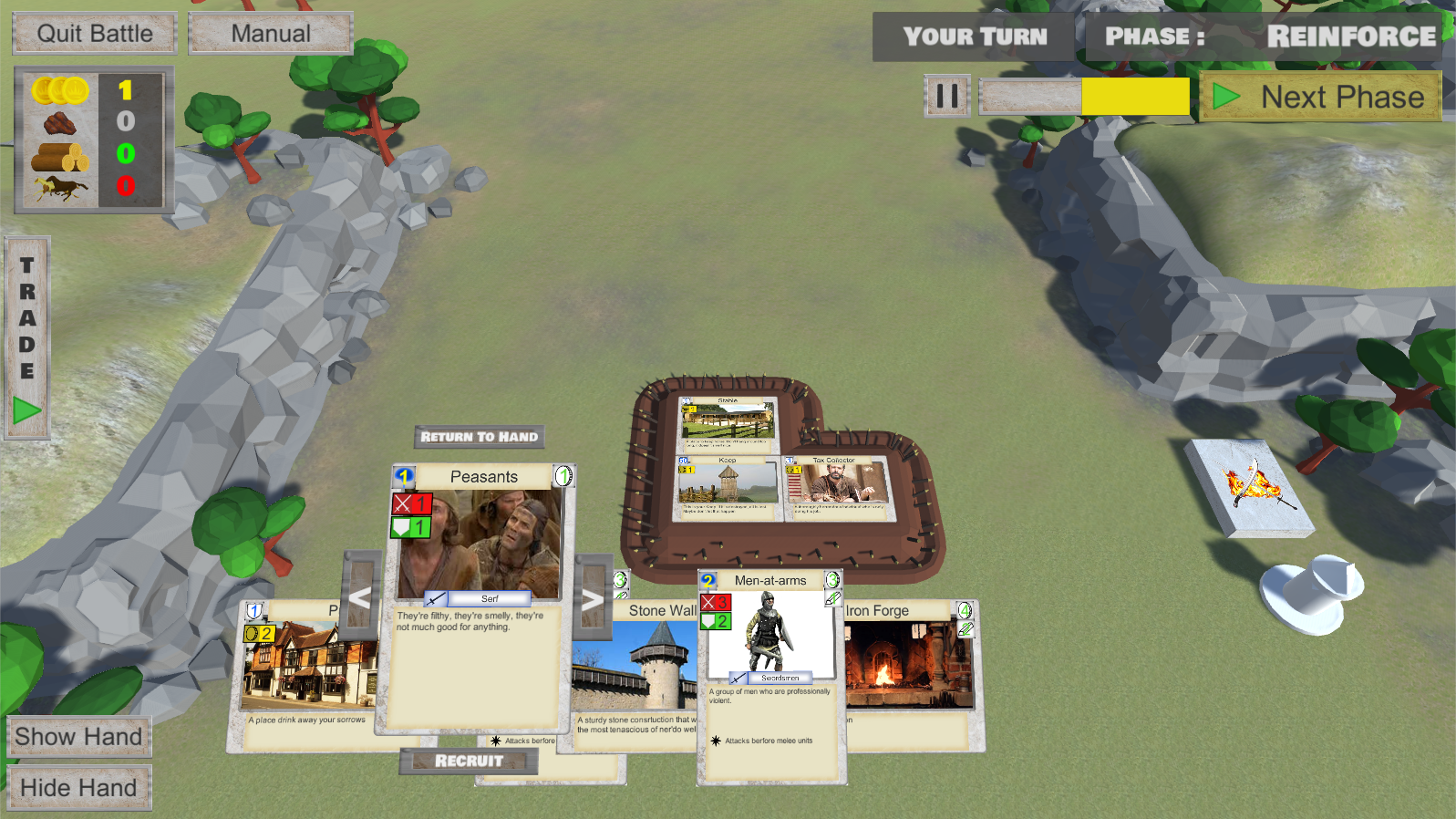
Task: Click the Show Hand button
Action: (79, 737)
